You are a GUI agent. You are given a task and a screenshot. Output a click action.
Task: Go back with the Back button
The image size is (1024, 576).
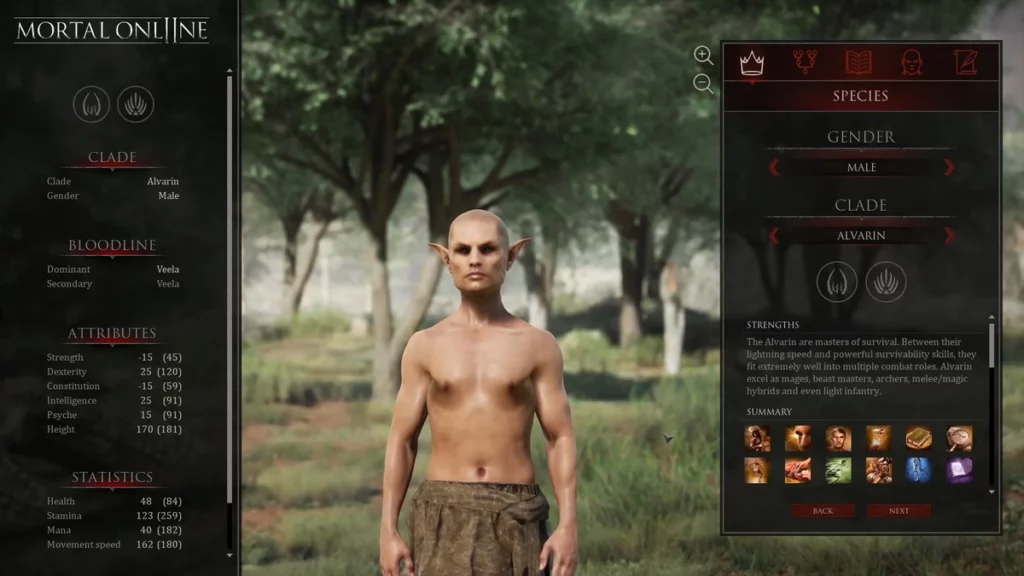(x=822, y=511)
